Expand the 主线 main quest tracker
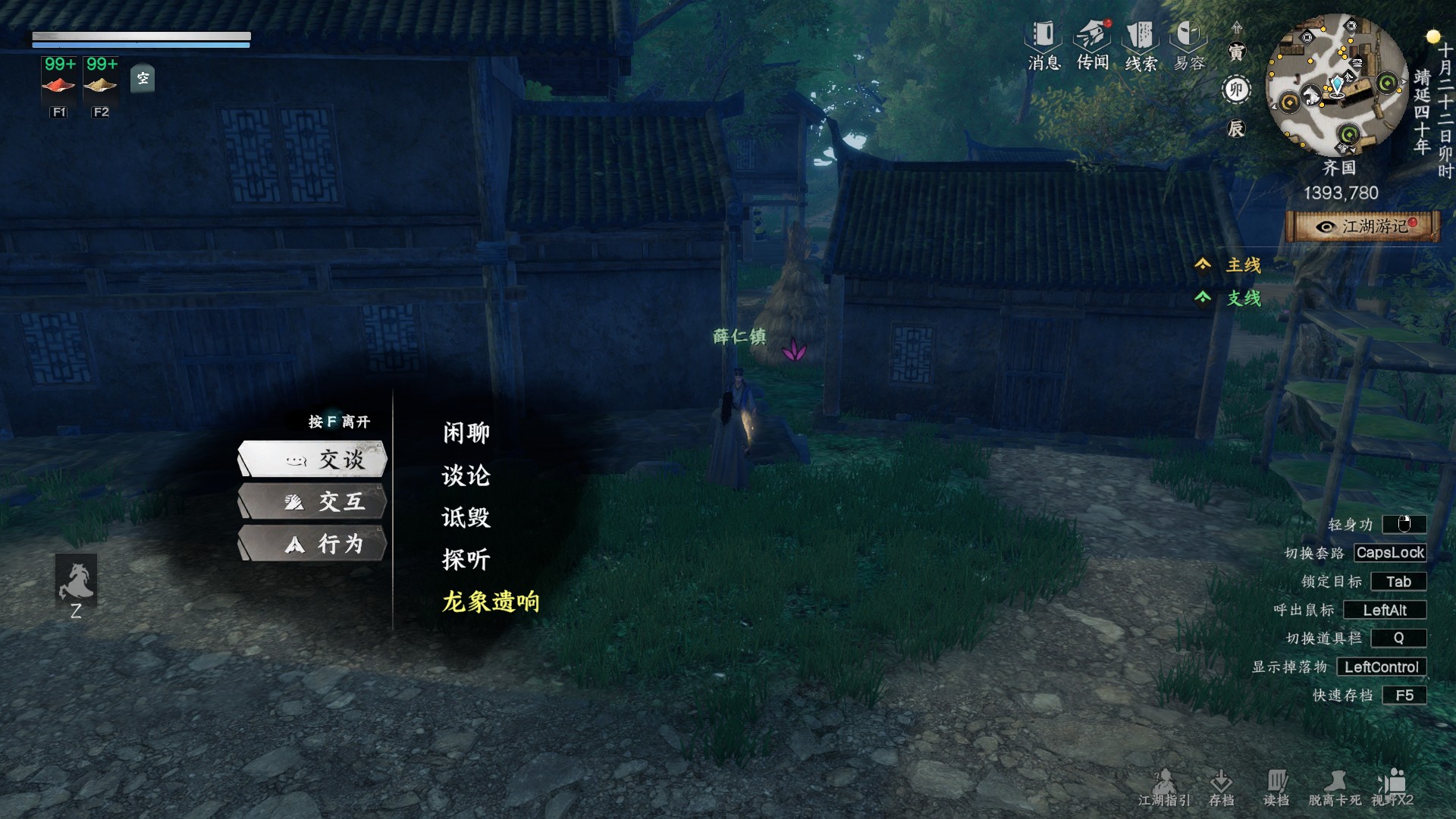The height and width of the screenshot is (819, 1456). (1230, 265)
